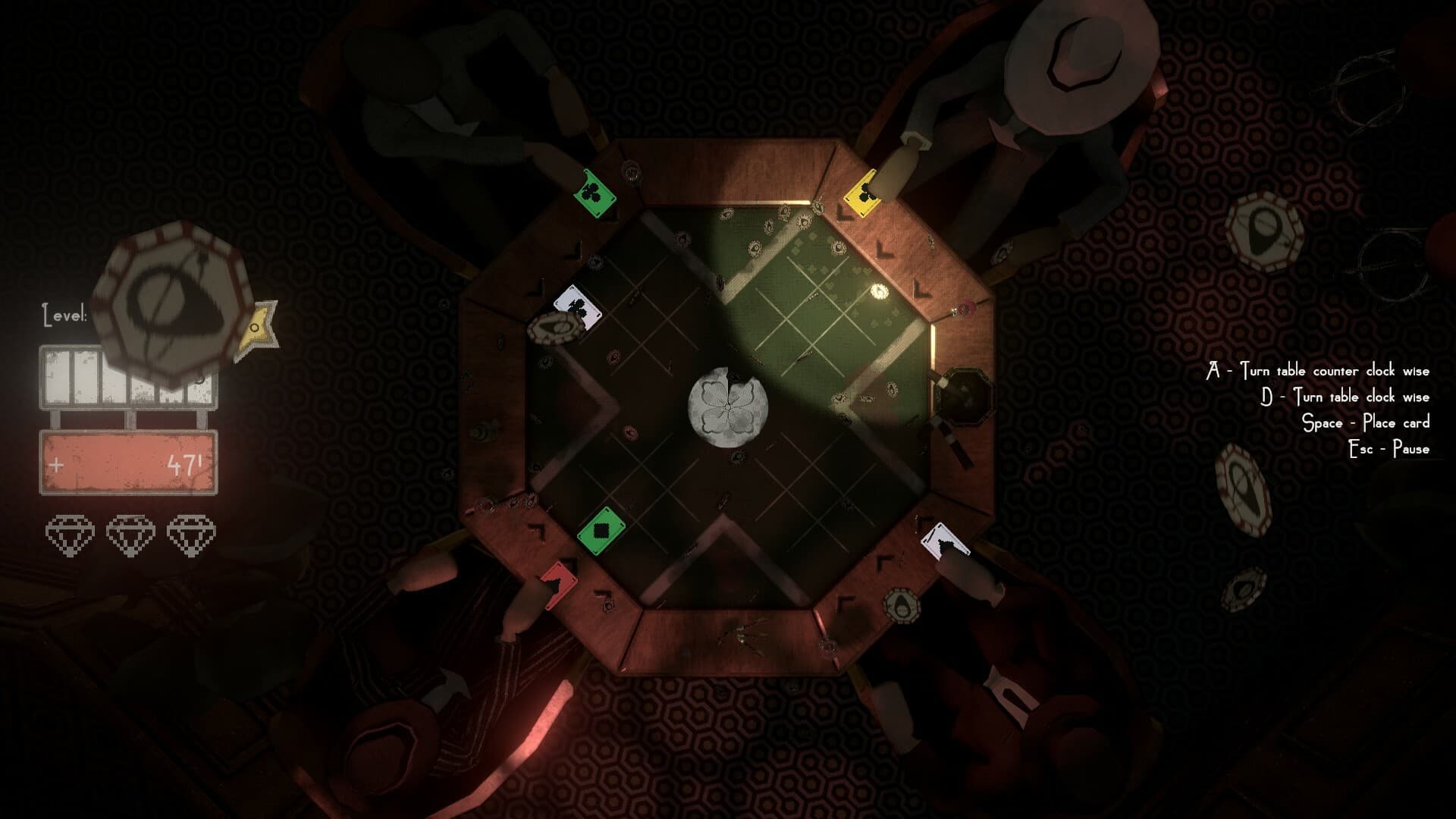Click the 'A - Turn table counter clock wise' text
1456x819 pixels.
1319,372
